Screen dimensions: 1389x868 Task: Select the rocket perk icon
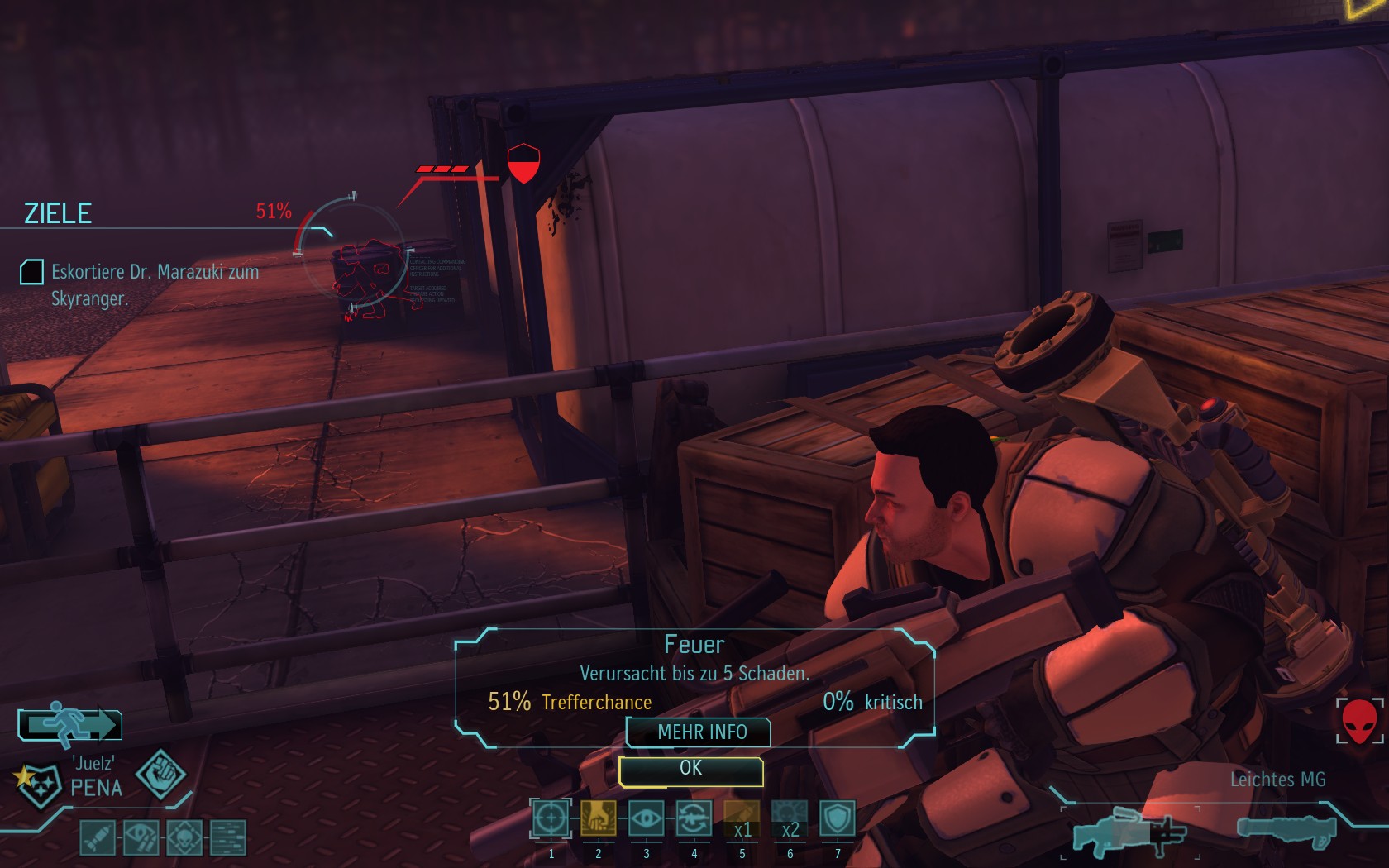(x=98, y=838)
